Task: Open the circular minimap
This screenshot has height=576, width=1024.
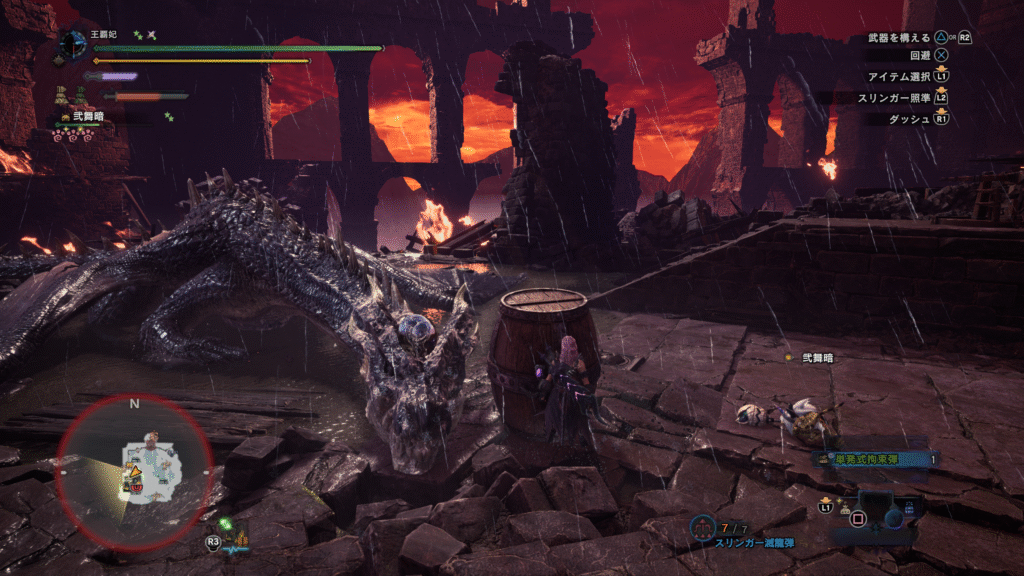Action: [x=134, y=471]
